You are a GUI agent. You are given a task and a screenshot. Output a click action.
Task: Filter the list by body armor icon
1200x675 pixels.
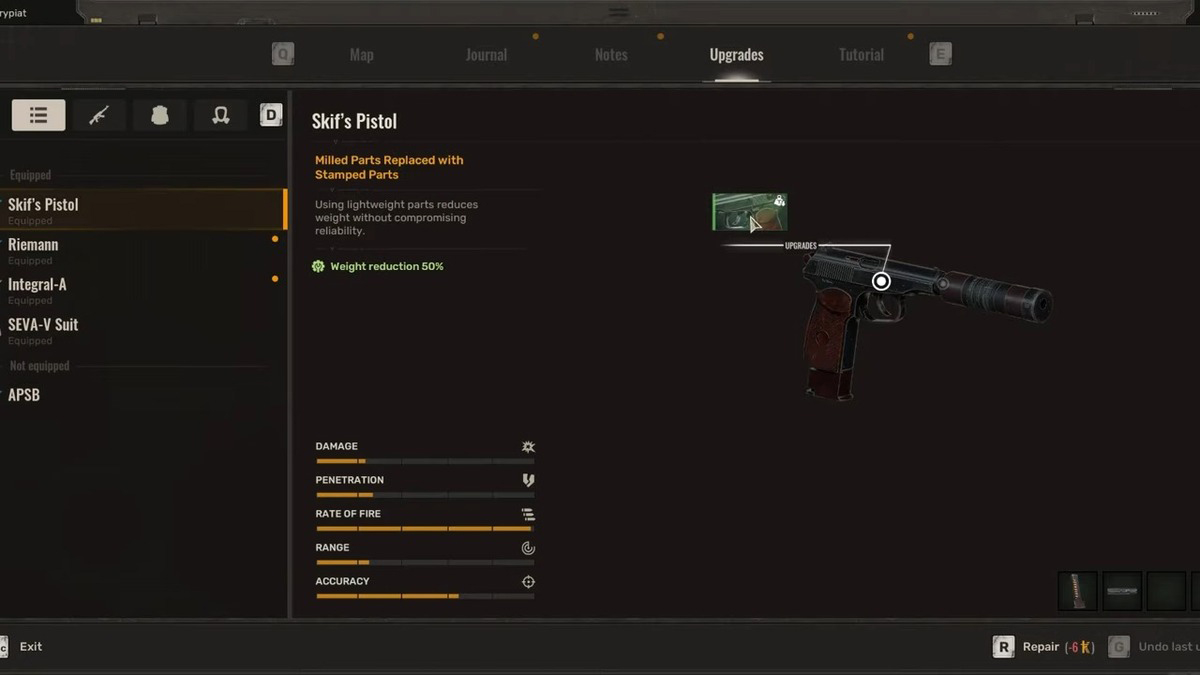160,115
